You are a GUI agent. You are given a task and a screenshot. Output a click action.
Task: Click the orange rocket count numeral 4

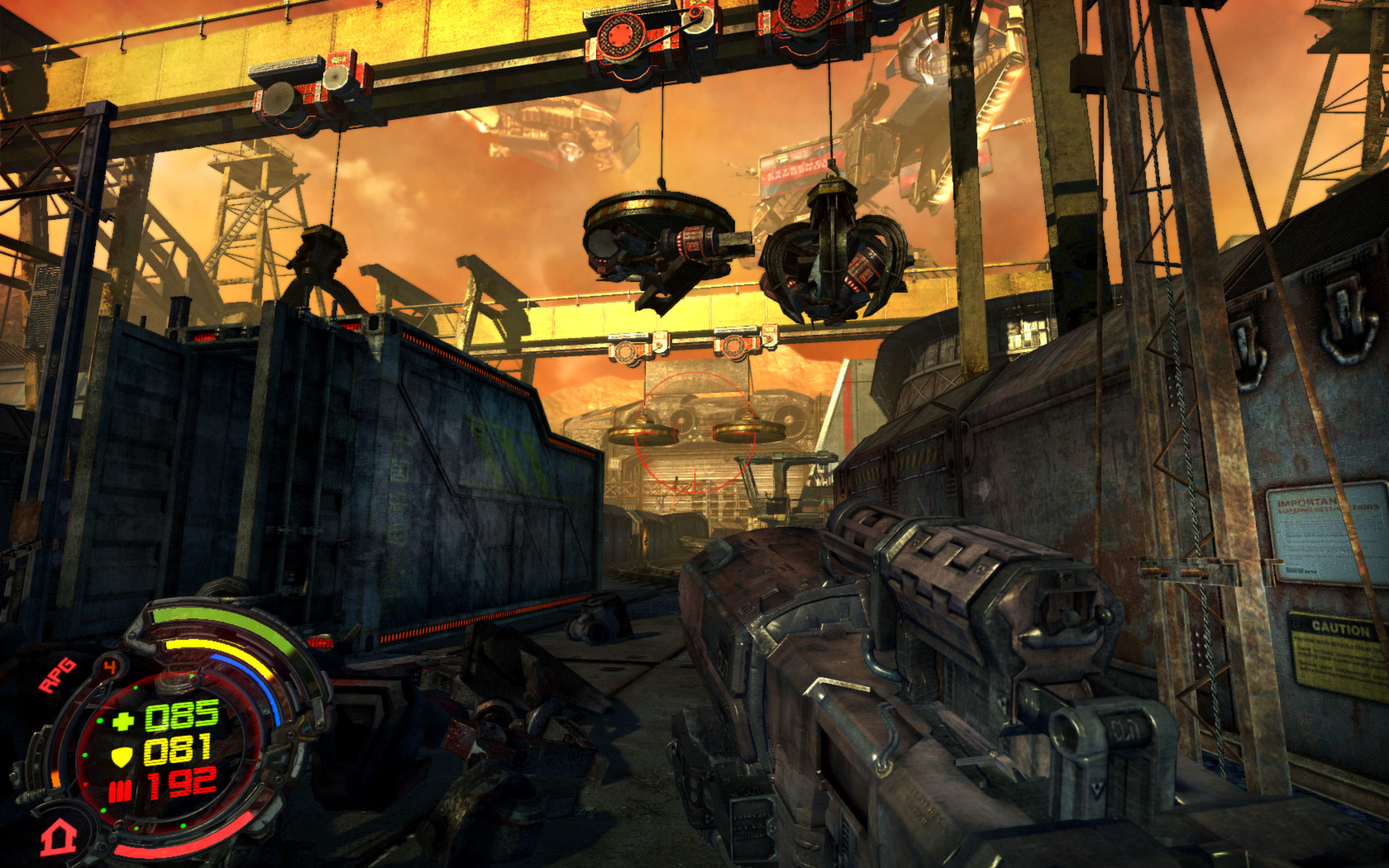[x=111, y=665]
